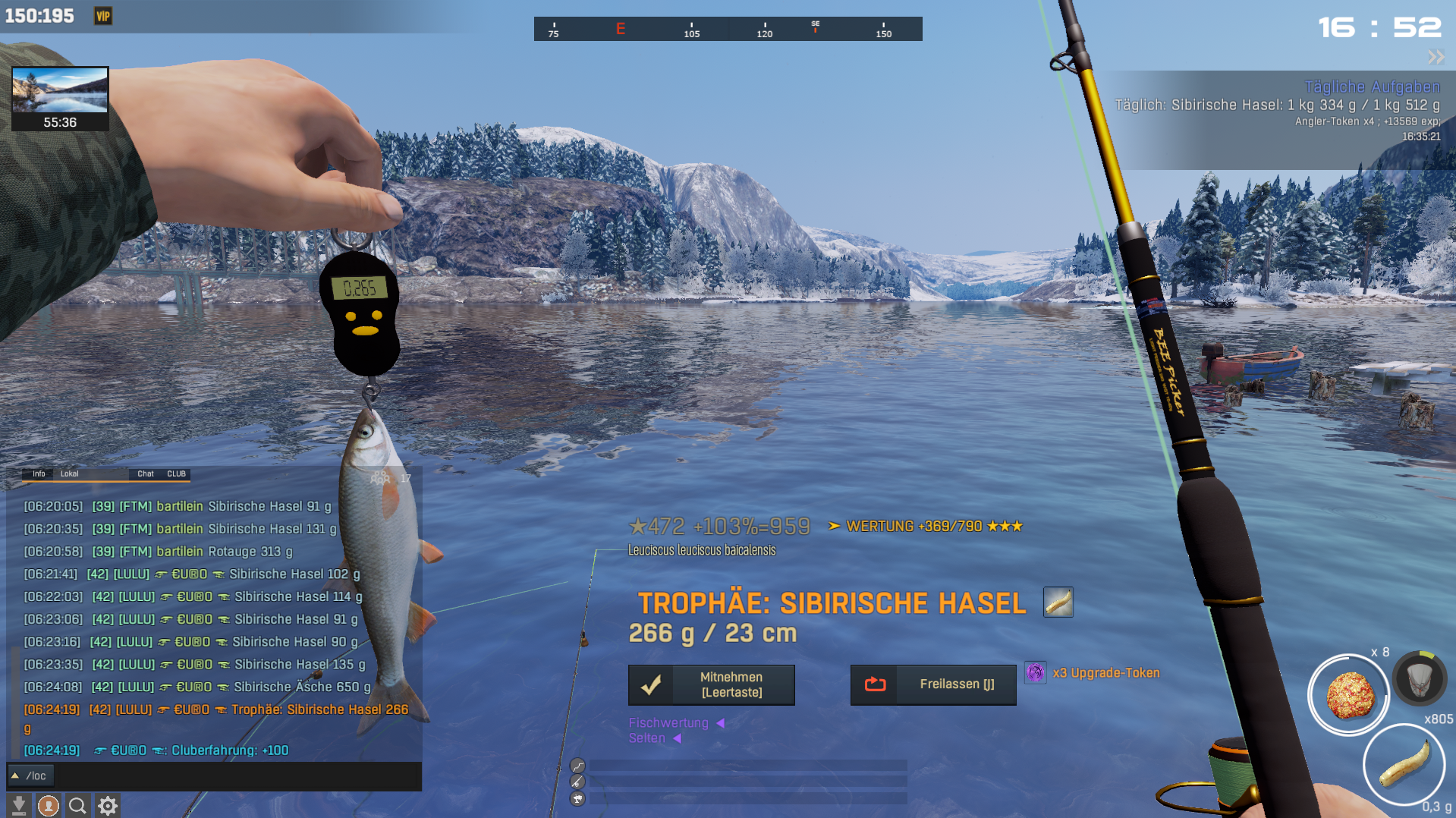Open the /loc chat channel selector

(29, 776)
